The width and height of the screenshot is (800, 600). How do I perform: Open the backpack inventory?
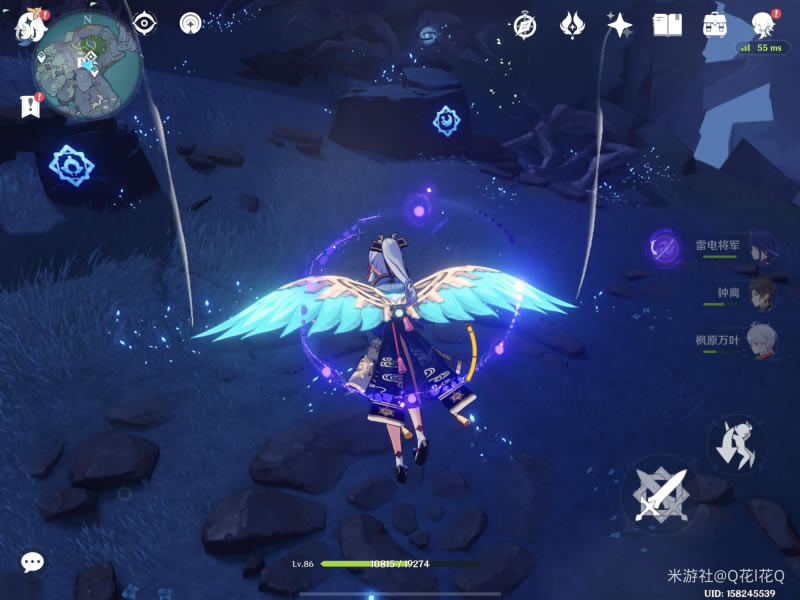pos(715,25)
